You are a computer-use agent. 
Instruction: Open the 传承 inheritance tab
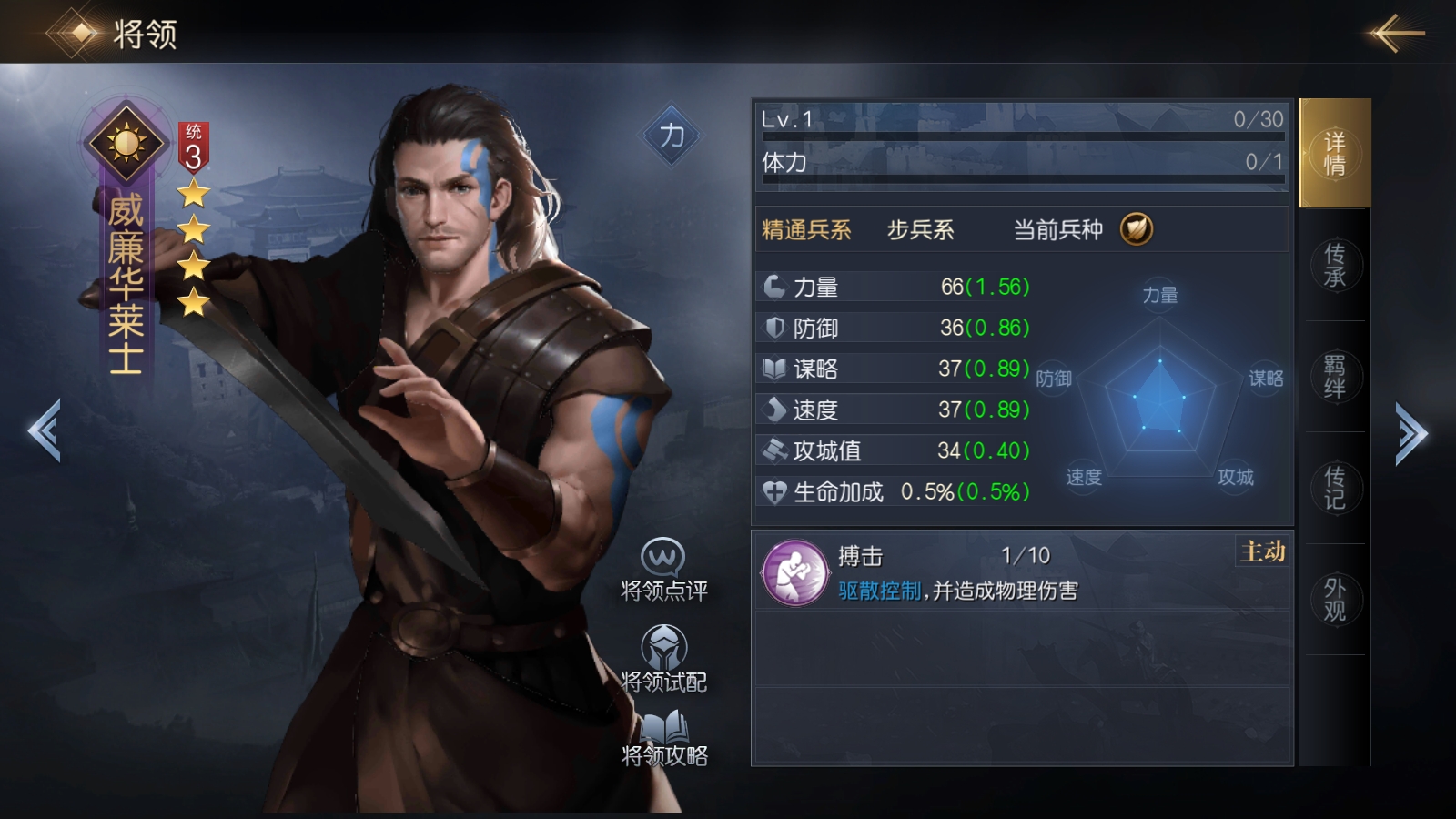point(1334,265)
